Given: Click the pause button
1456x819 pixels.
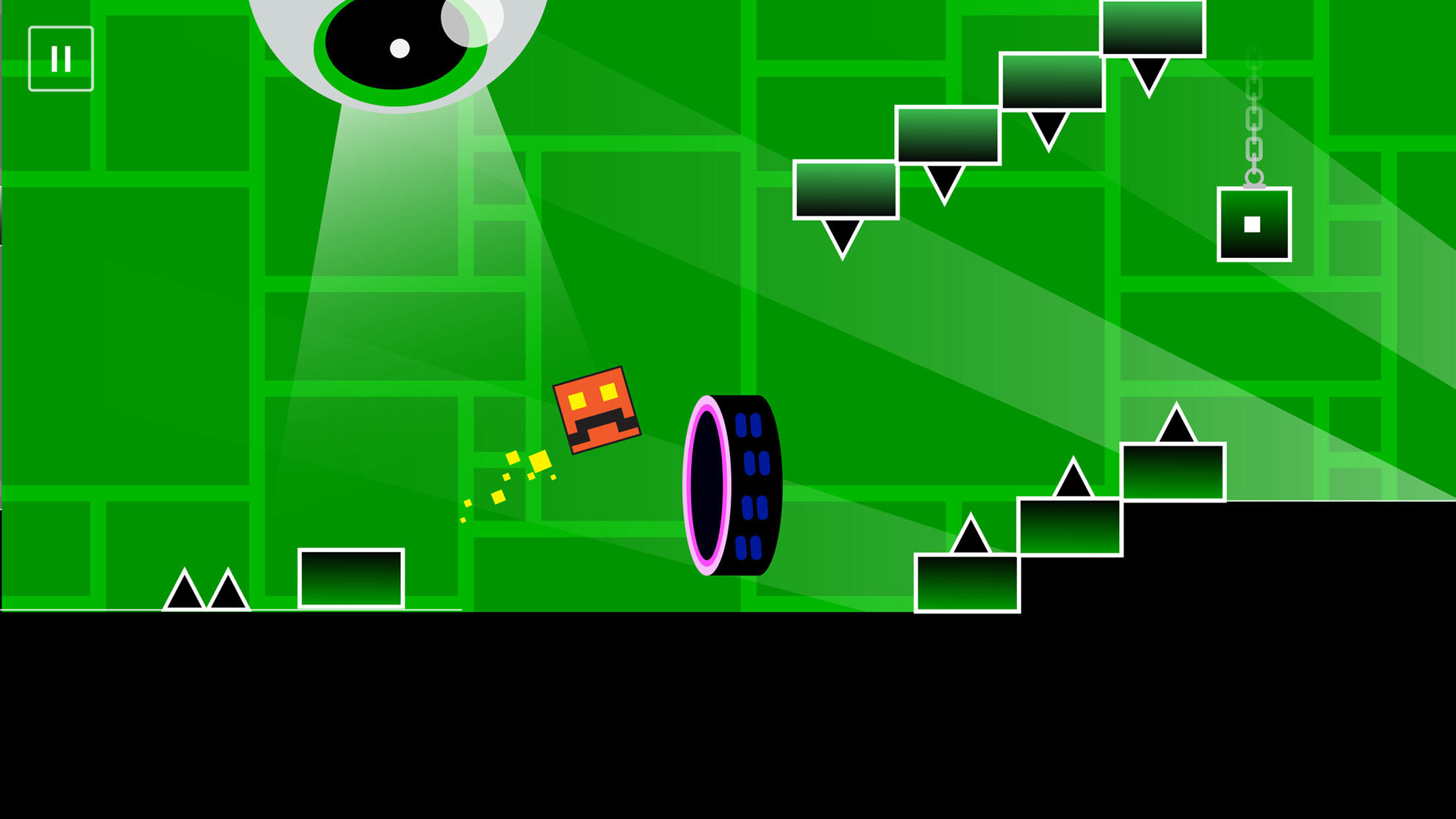Looking at the screenshot, I should coord(61,59).
